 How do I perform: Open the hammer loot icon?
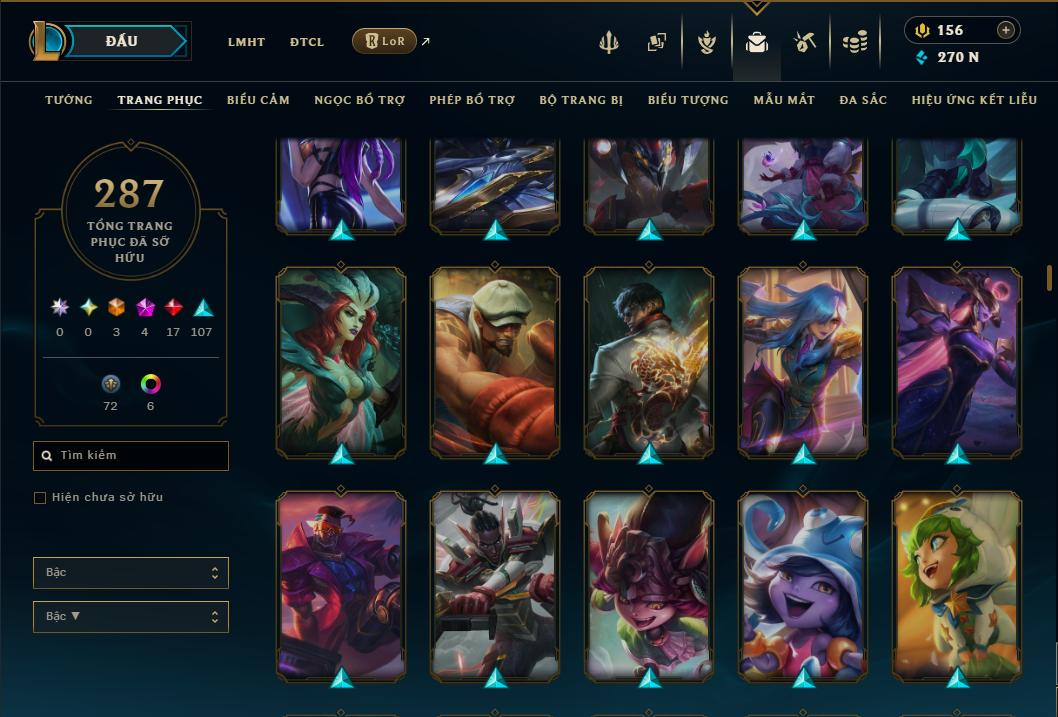pos(805,42)
